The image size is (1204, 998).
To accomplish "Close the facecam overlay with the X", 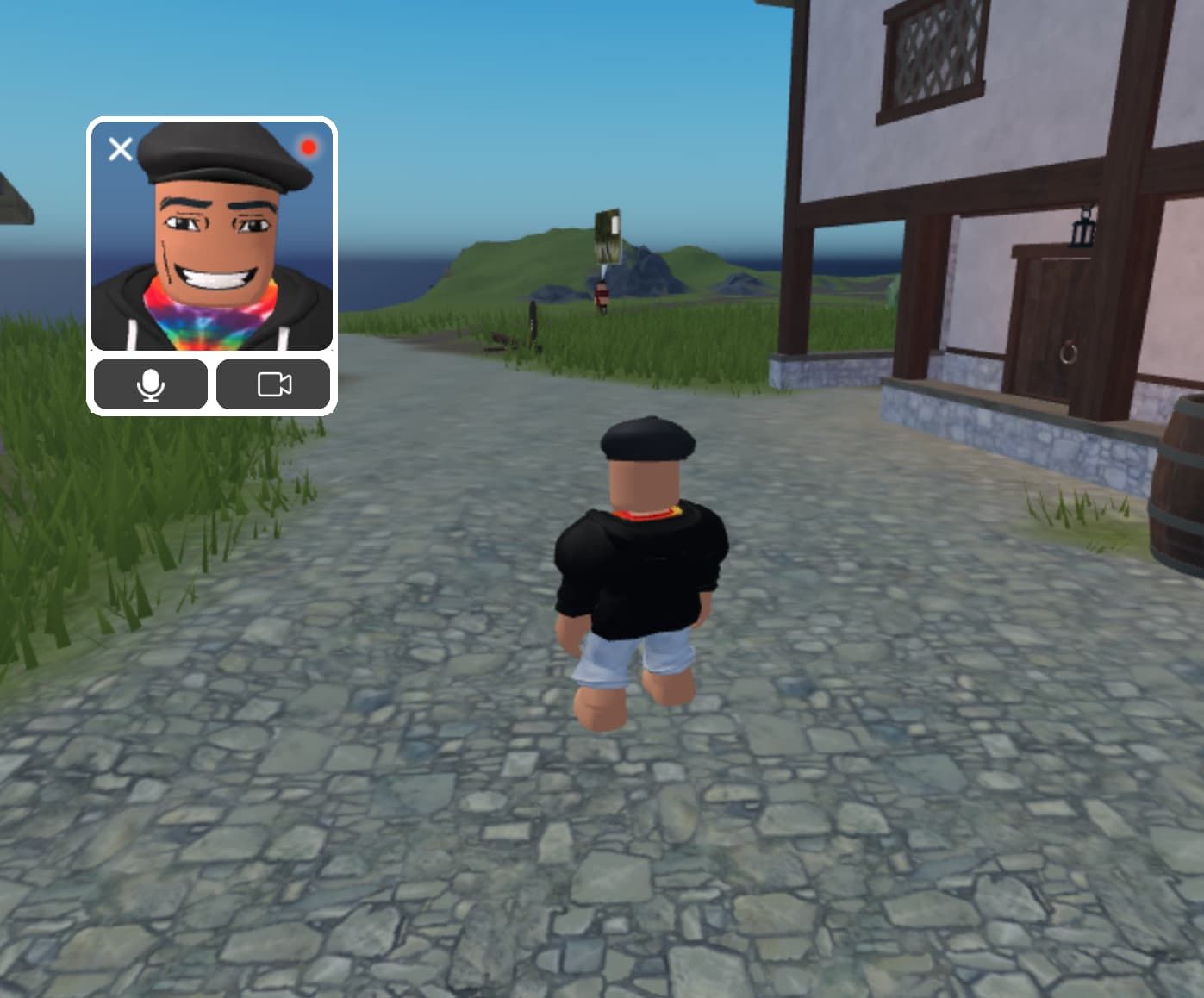I will coord(121,148).
